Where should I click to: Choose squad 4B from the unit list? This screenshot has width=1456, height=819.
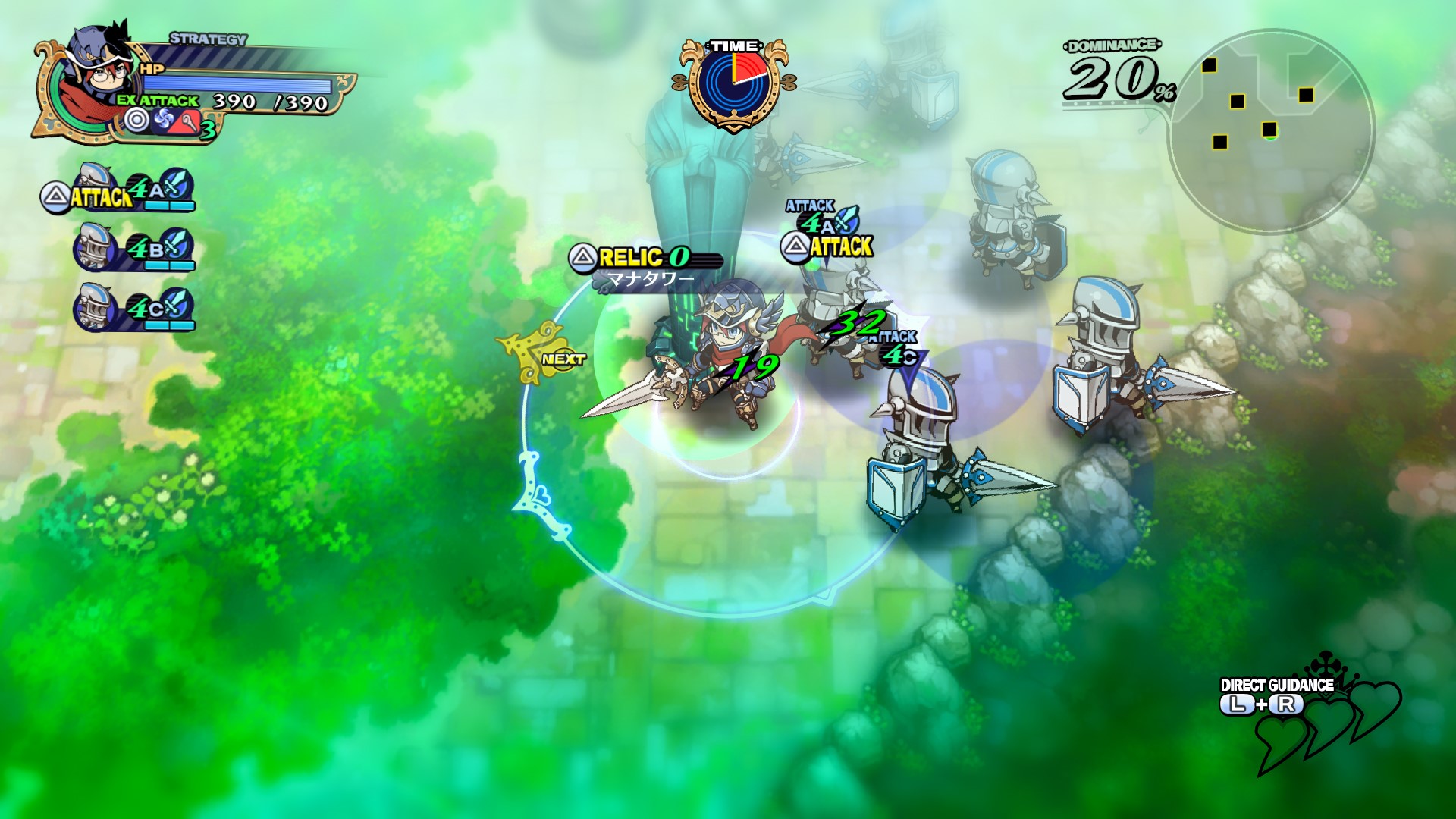[x=135, y=248]
